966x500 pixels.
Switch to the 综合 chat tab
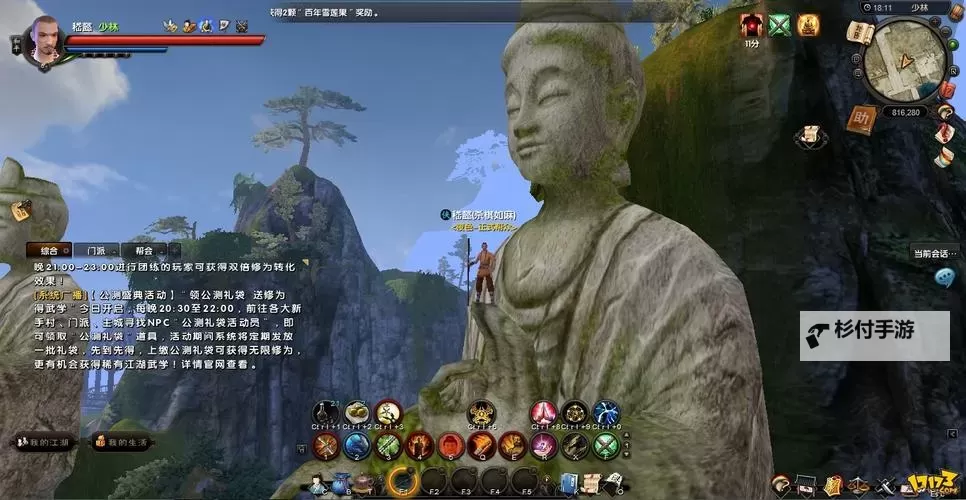point(48,250)
